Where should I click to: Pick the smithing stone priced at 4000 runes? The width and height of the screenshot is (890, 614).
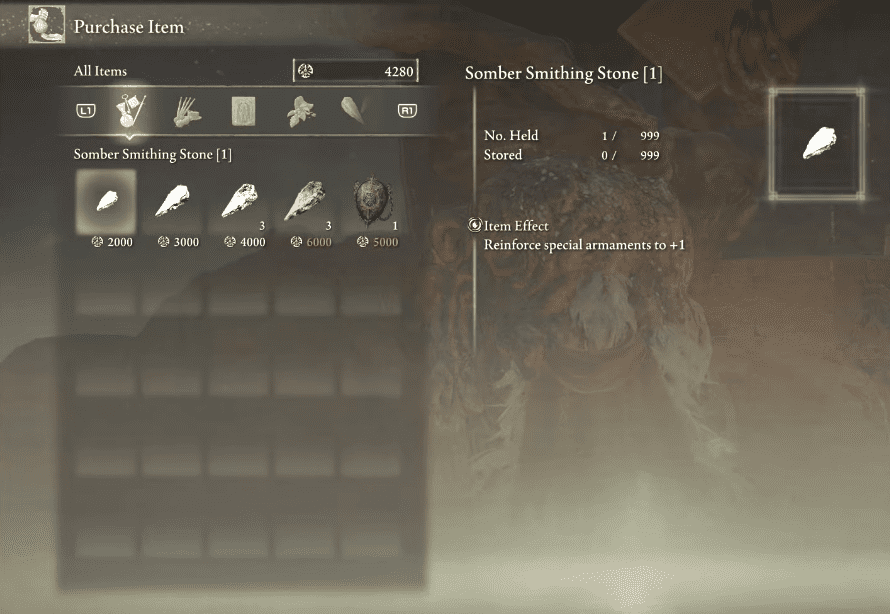click(240, 201)
